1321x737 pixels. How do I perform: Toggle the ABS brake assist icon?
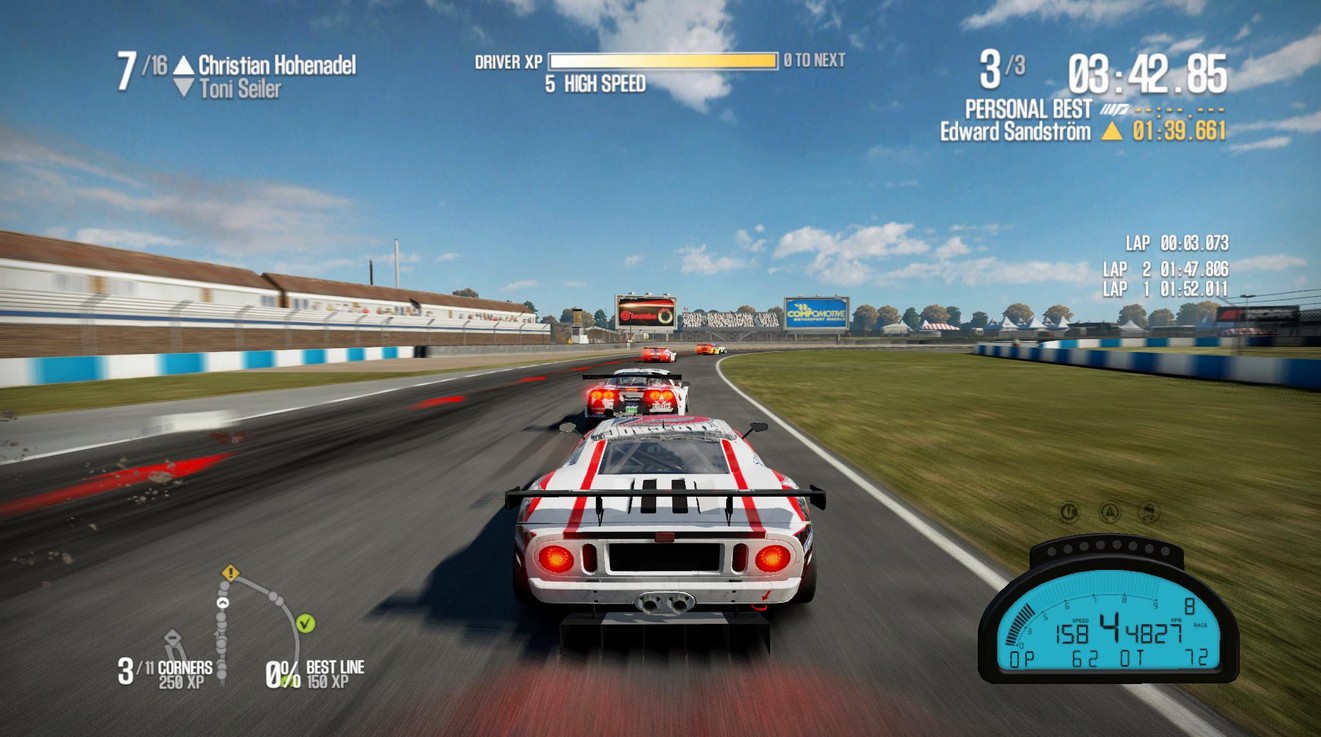tap(1069, 512)
